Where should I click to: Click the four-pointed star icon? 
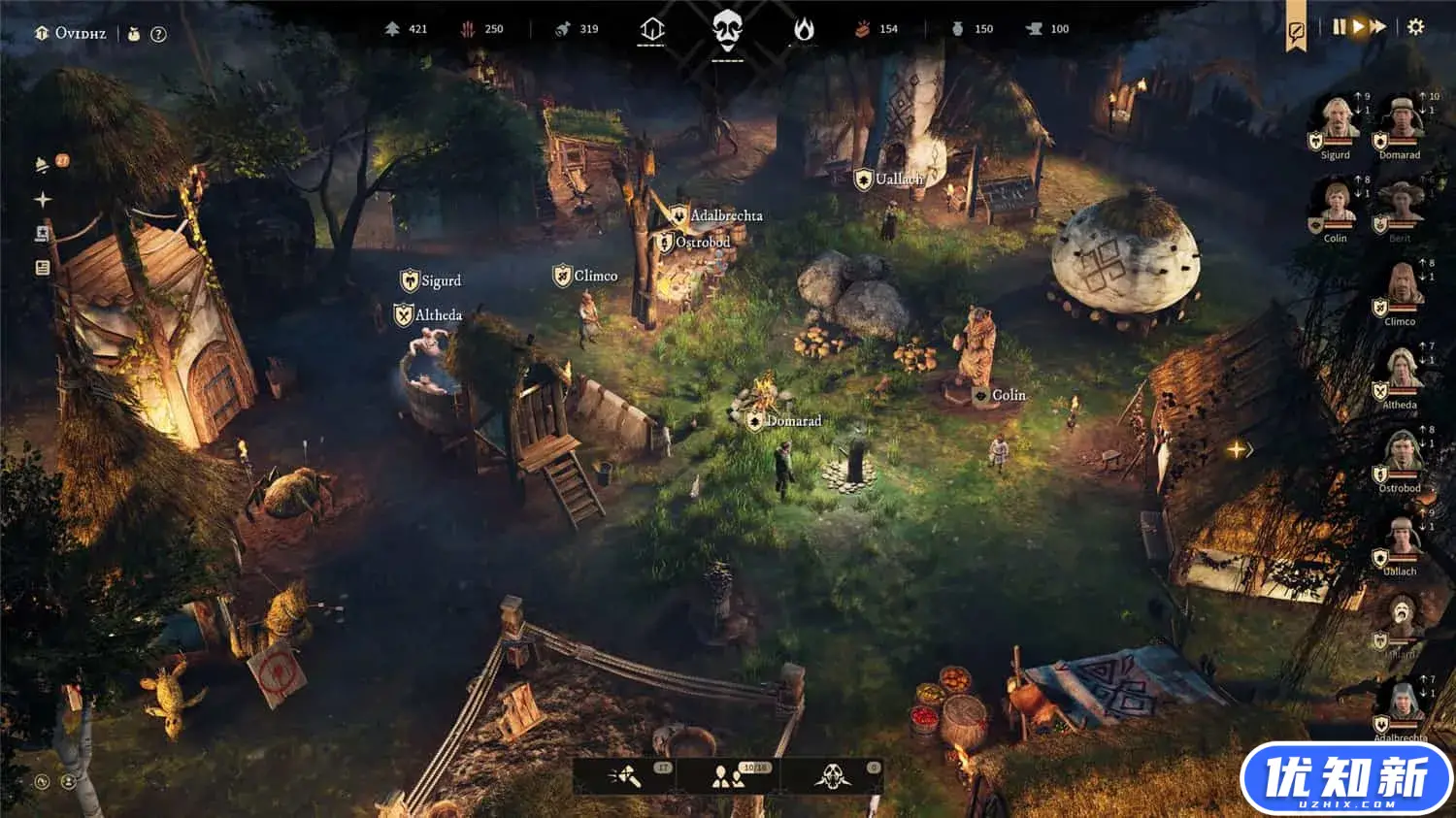[43, 200]
